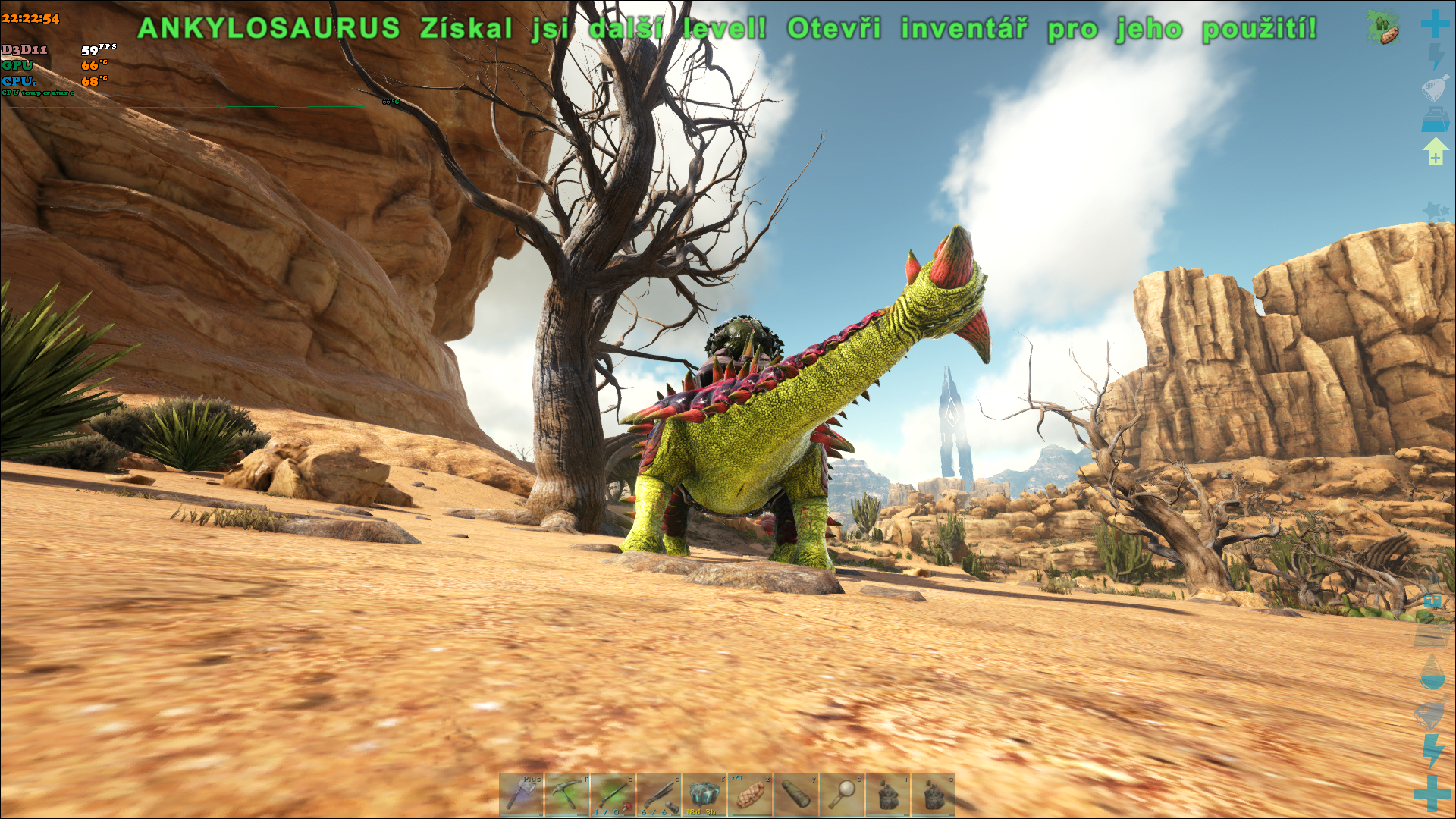Image resolution: width=1456 pixels, height=819 pixels.
Task: Choose the shotgun slot showing 6 / 6
Action: (x=658, y=794)
